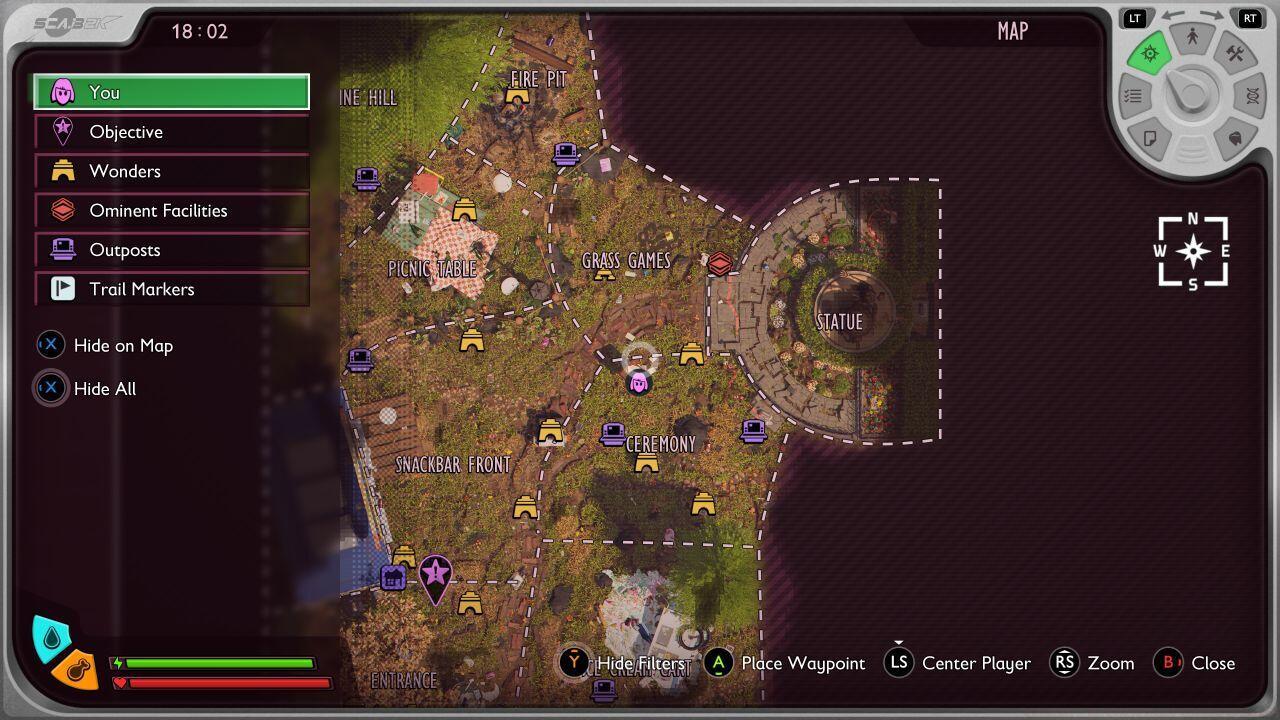The height and width of the screenshot is (720, 1280).
Task: Click the compass rose map overlay
Action: [1192, 251]
